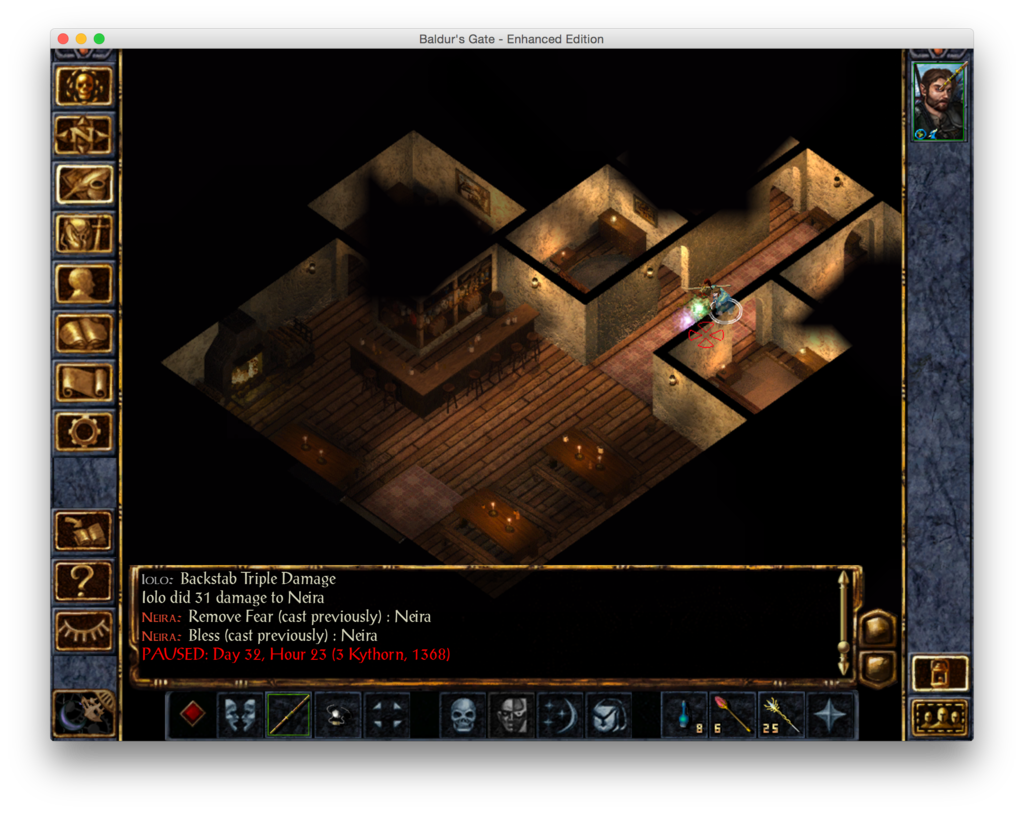Open the journal quill button
1024x813 pixels.
[x=84, y=184]
